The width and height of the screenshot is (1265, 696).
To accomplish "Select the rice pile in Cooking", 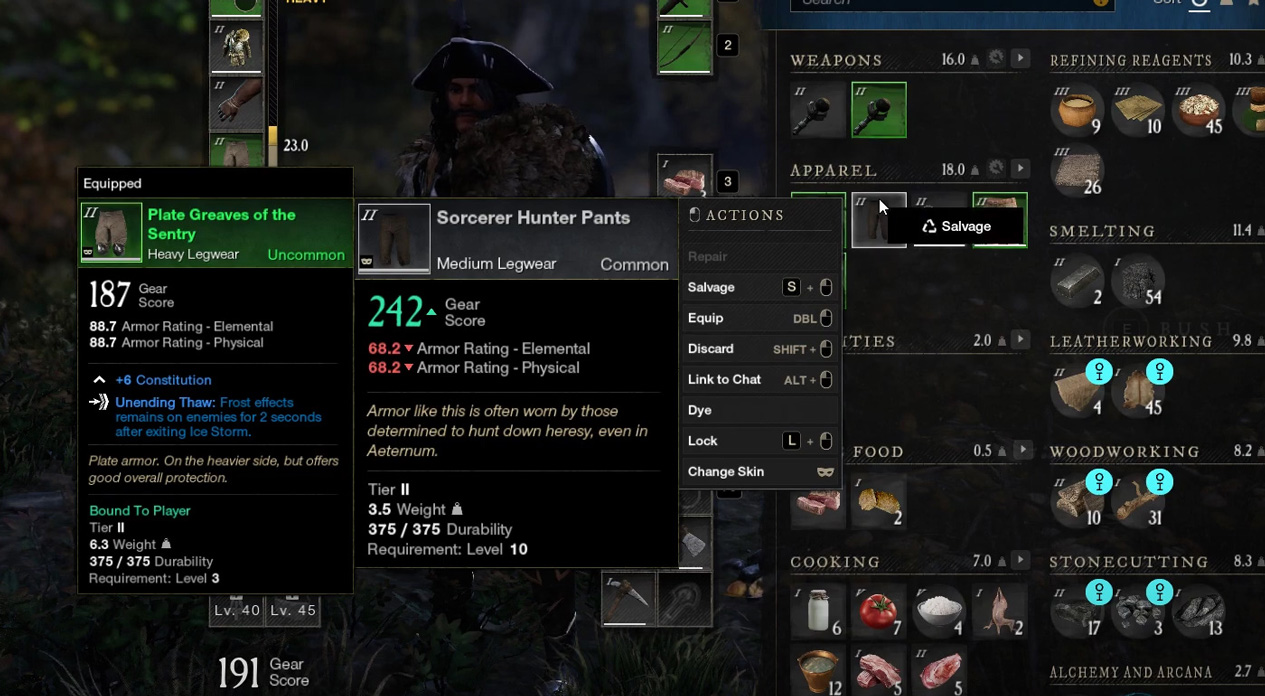I will pyautogui.click(x=938, y=609).
